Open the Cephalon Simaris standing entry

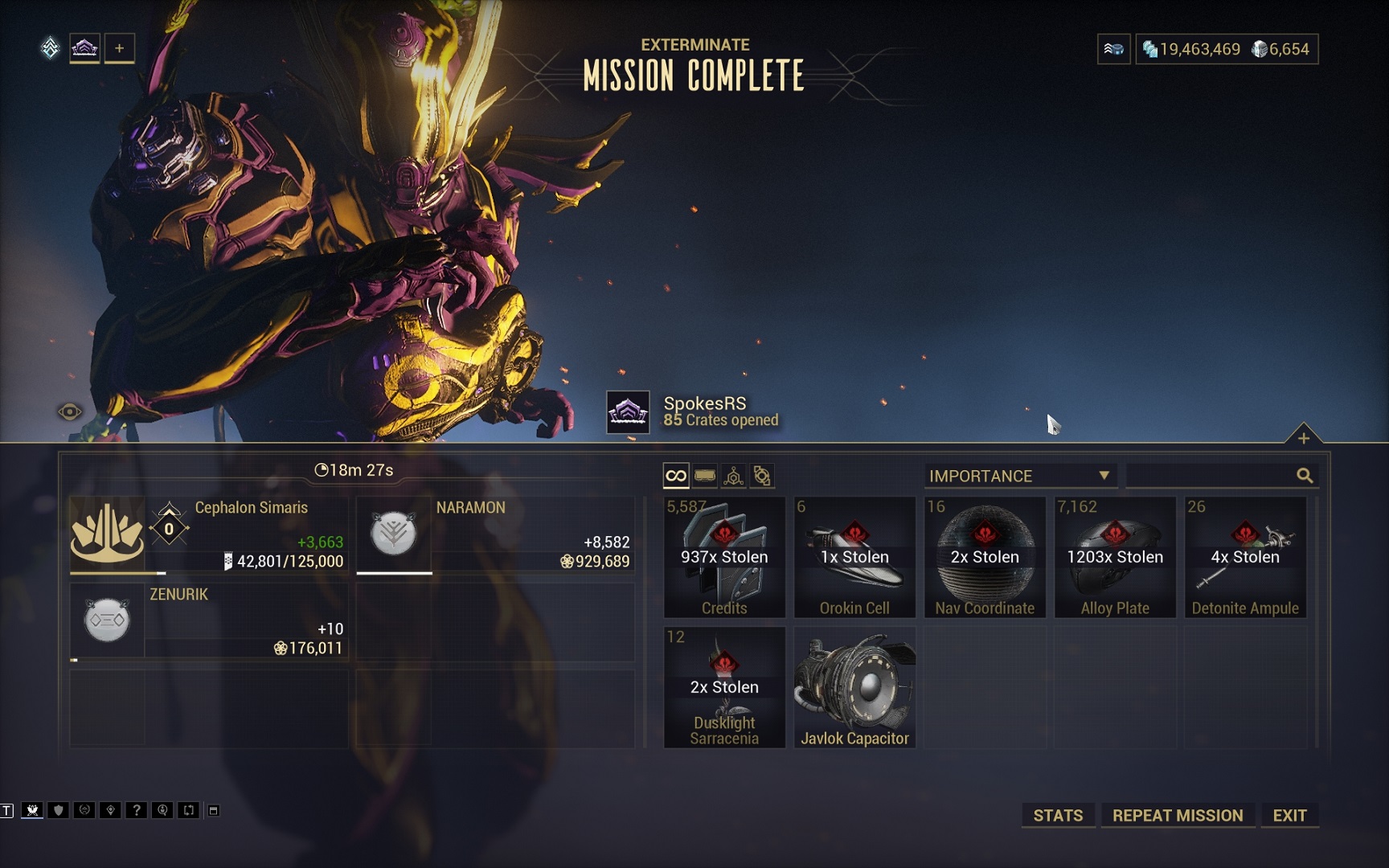point(209,534)
